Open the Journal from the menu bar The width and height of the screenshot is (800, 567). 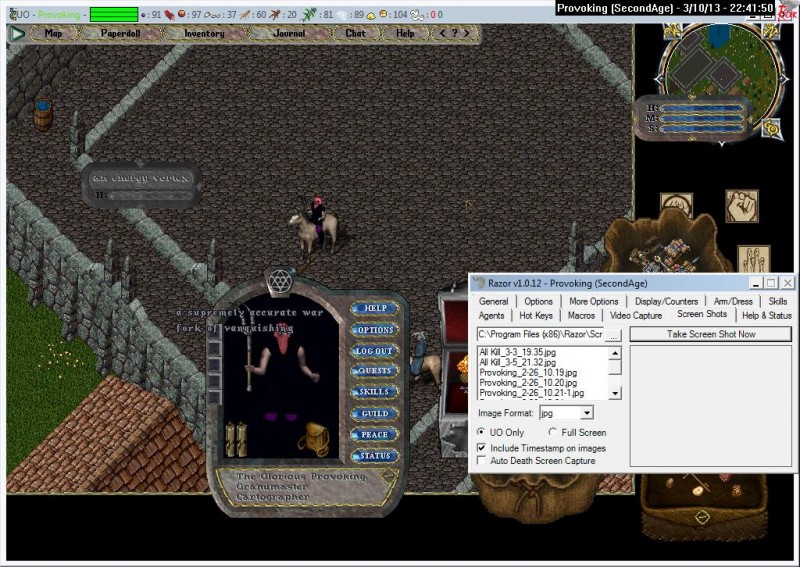(x=289, y=33)
